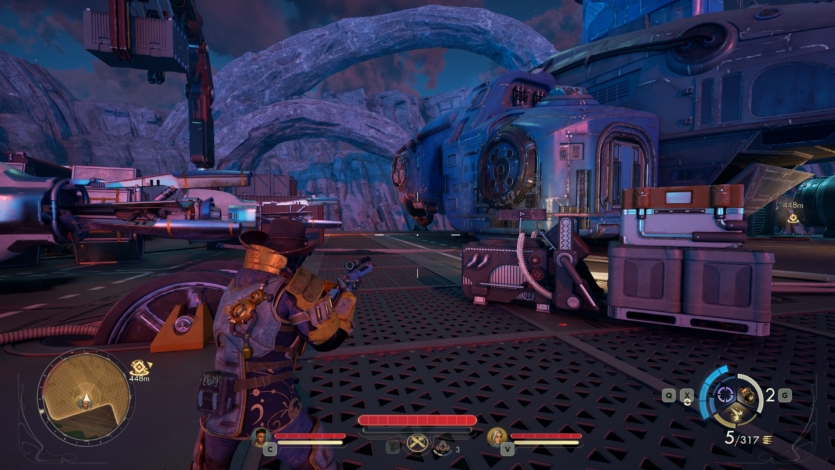Viewport: 835px width, 470px height.
Task: Activate the crossed-tools ability icon
Action: 416,442
